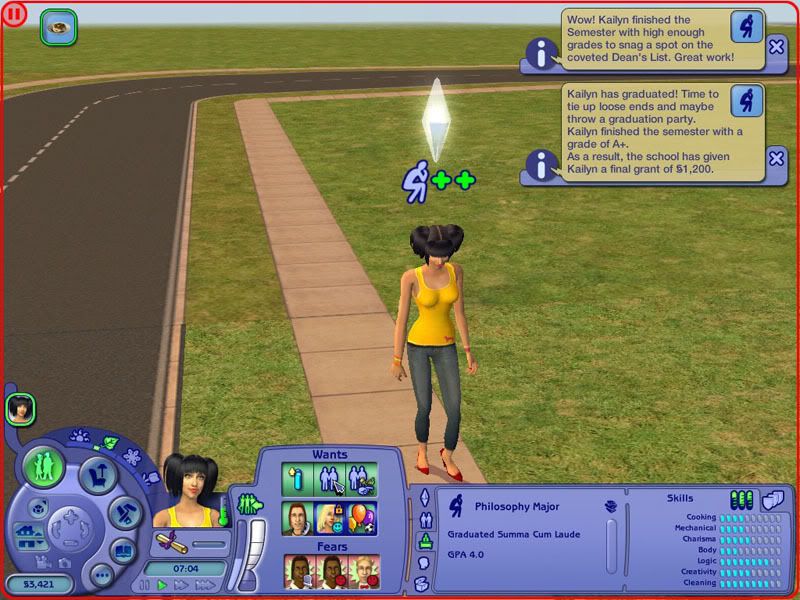Dismiss the graduation grant notification
Image resolution: width=800 pixels, height=600 pixels.
click(x=776, y=158)
